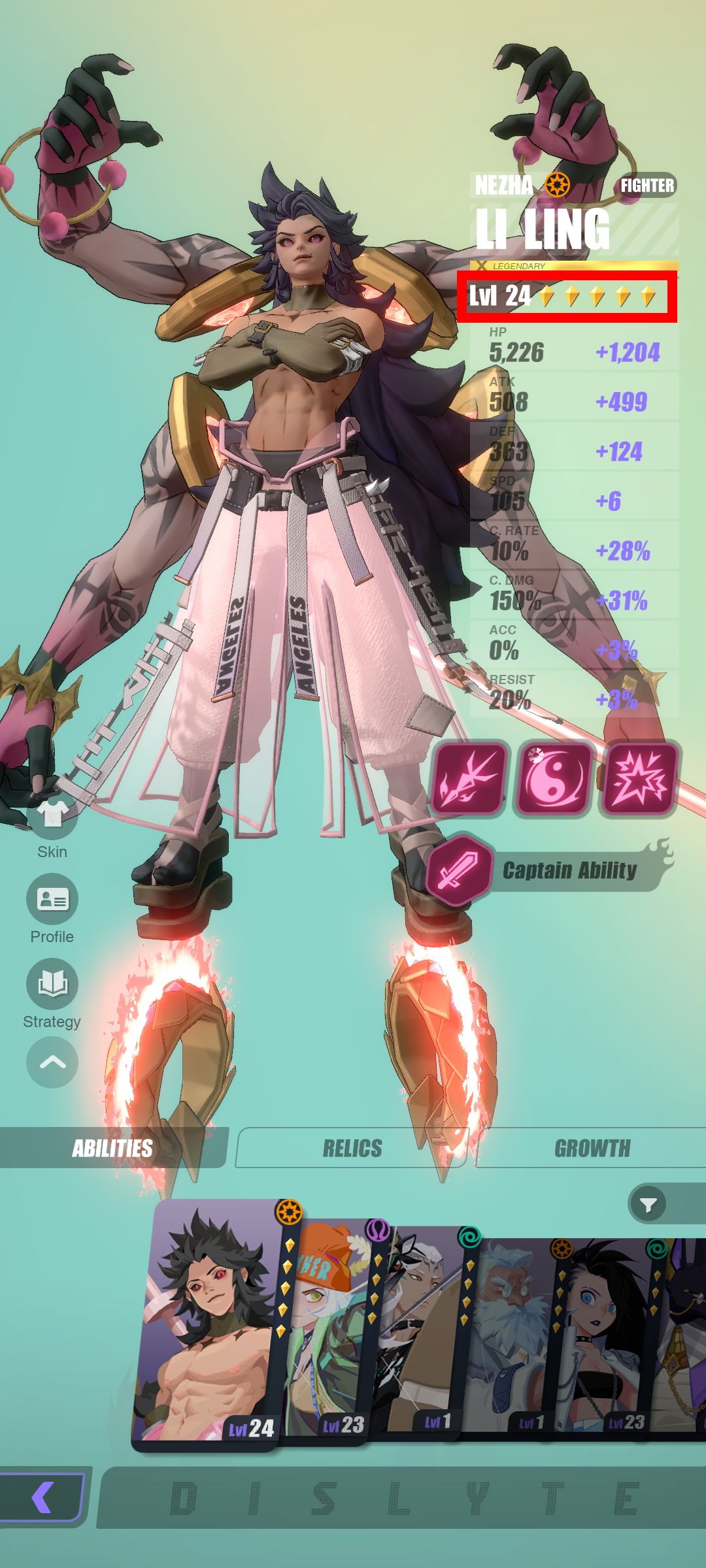Switch to the Growth tab
The height and width of the screenshot is (1568, 706).
pos(592,1148)
